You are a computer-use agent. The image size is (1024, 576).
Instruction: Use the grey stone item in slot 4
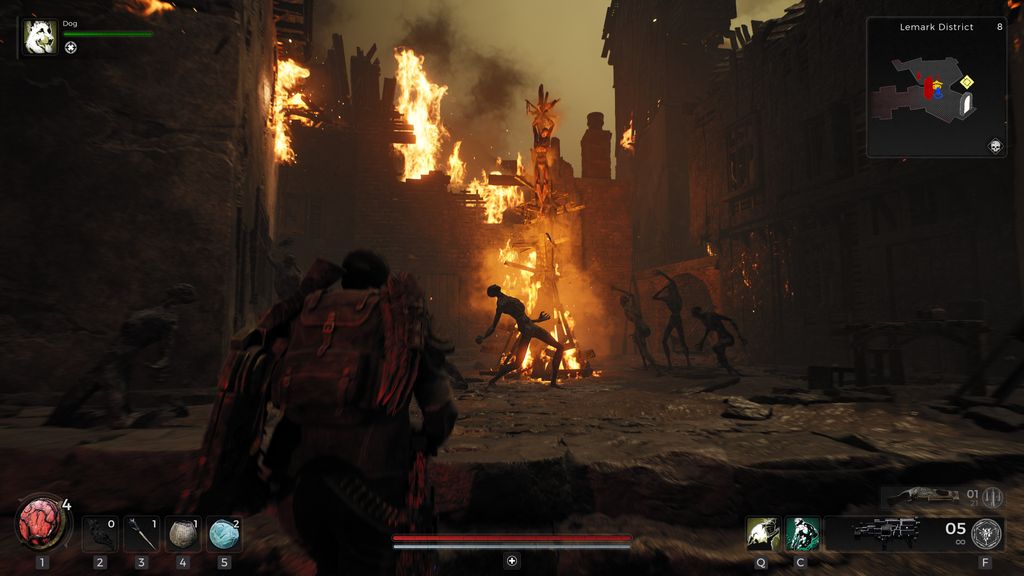click(183, 534)
